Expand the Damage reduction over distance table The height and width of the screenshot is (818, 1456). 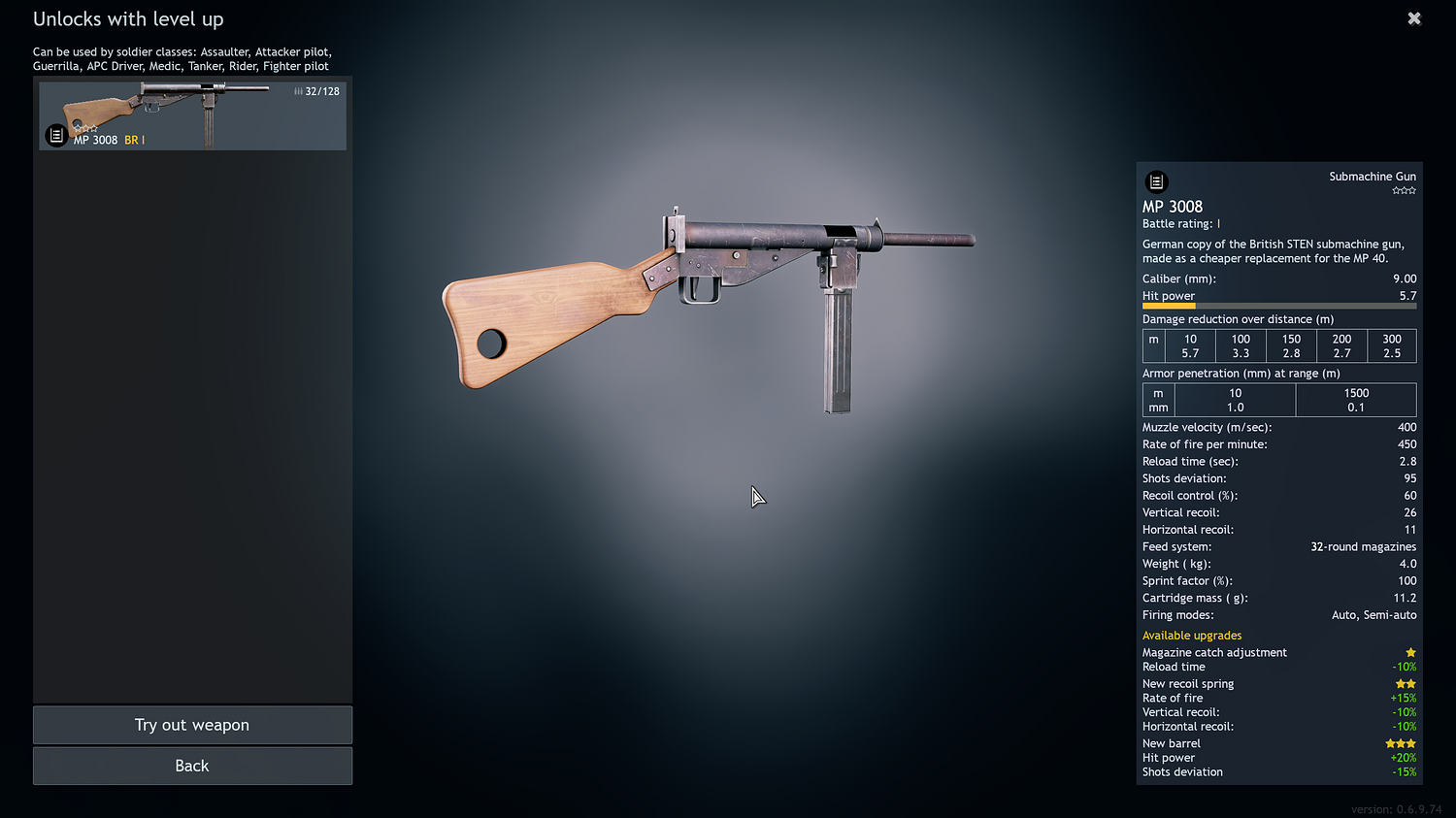pos(1238,318)
